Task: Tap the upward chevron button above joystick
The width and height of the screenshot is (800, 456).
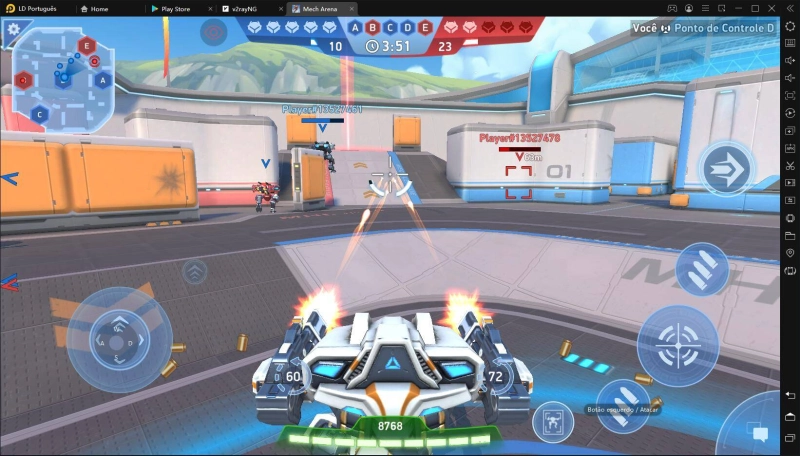Action: tap(195, 270)
